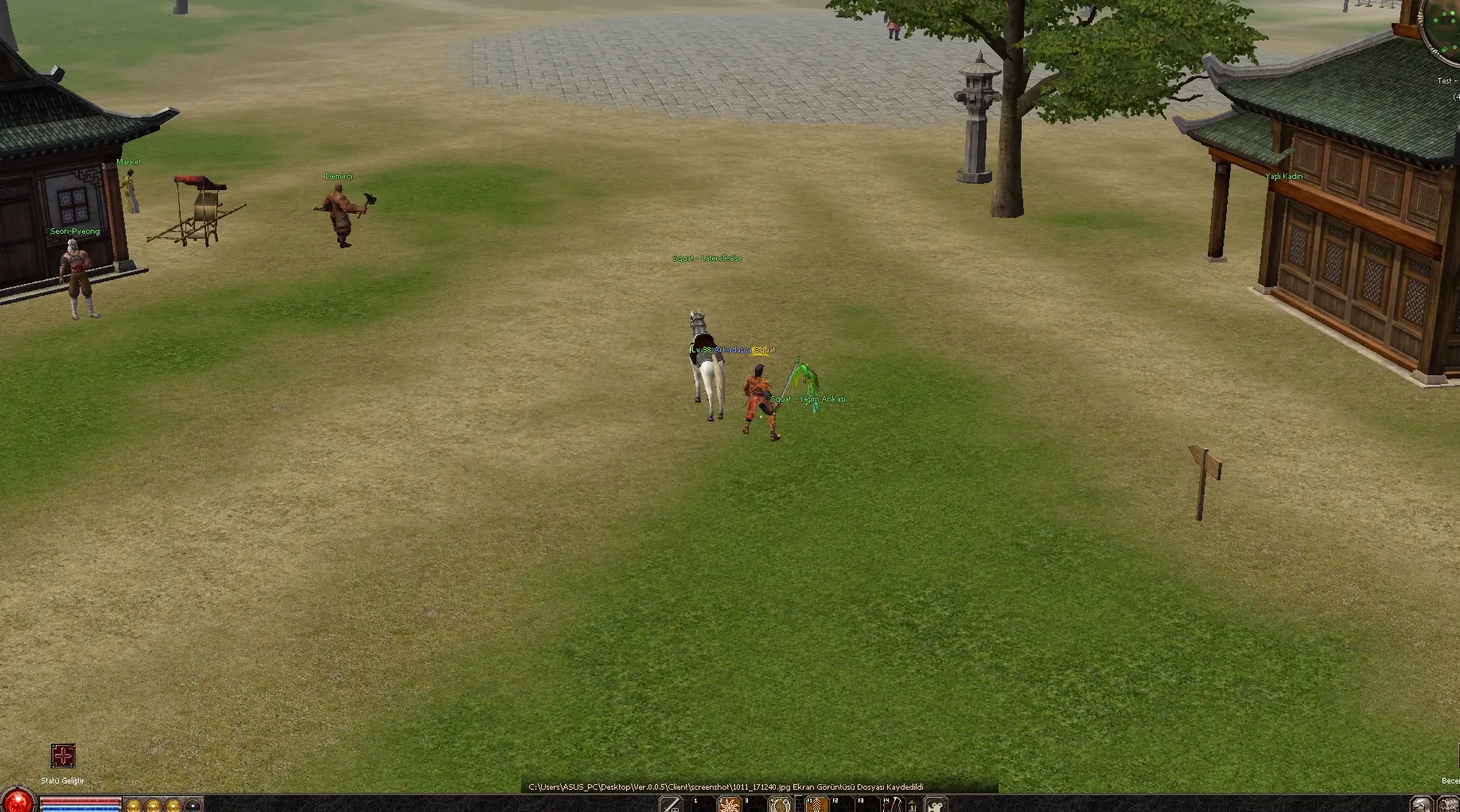Use the sword attack quickslot
Viewport: 1460px width, 812px height.
671,805
